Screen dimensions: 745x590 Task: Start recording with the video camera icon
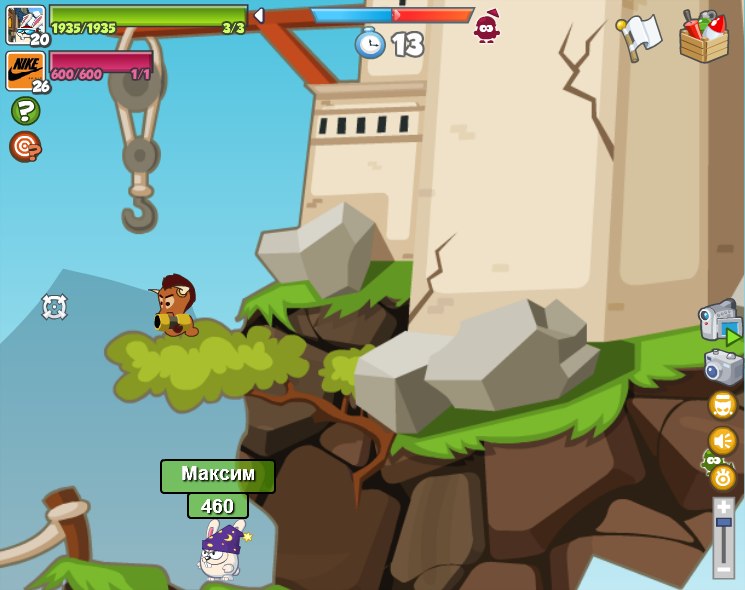(x=720, y=323)
